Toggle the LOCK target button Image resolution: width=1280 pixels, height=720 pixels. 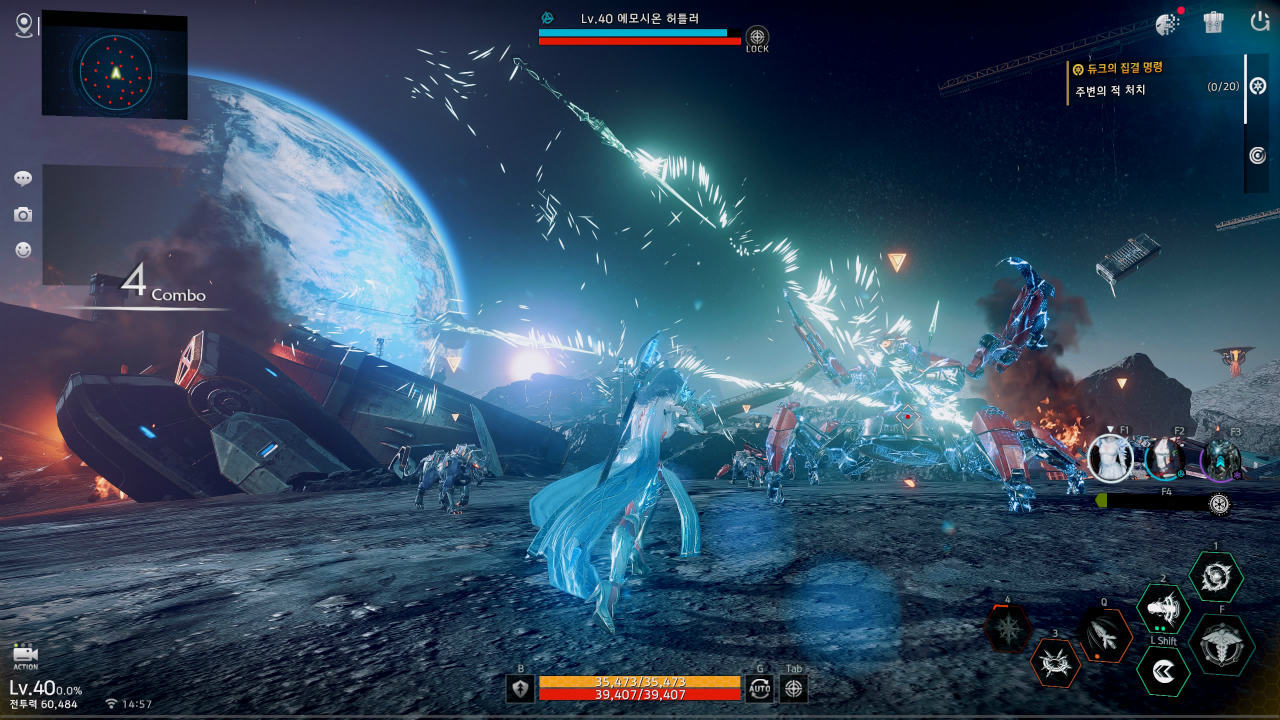(757, 38)
